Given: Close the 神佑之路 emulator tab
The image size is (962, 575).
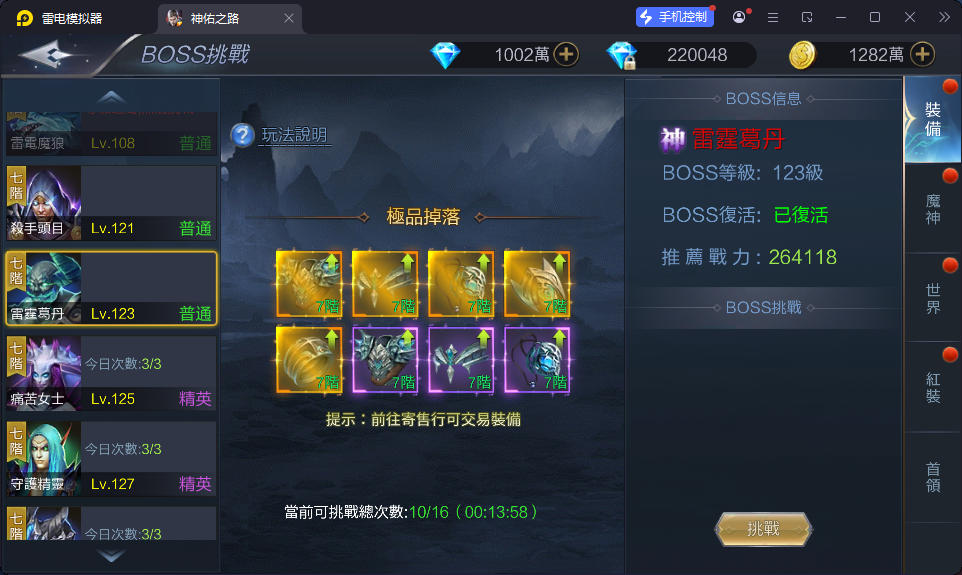Looking at the screenshot, I should point(289,18).
